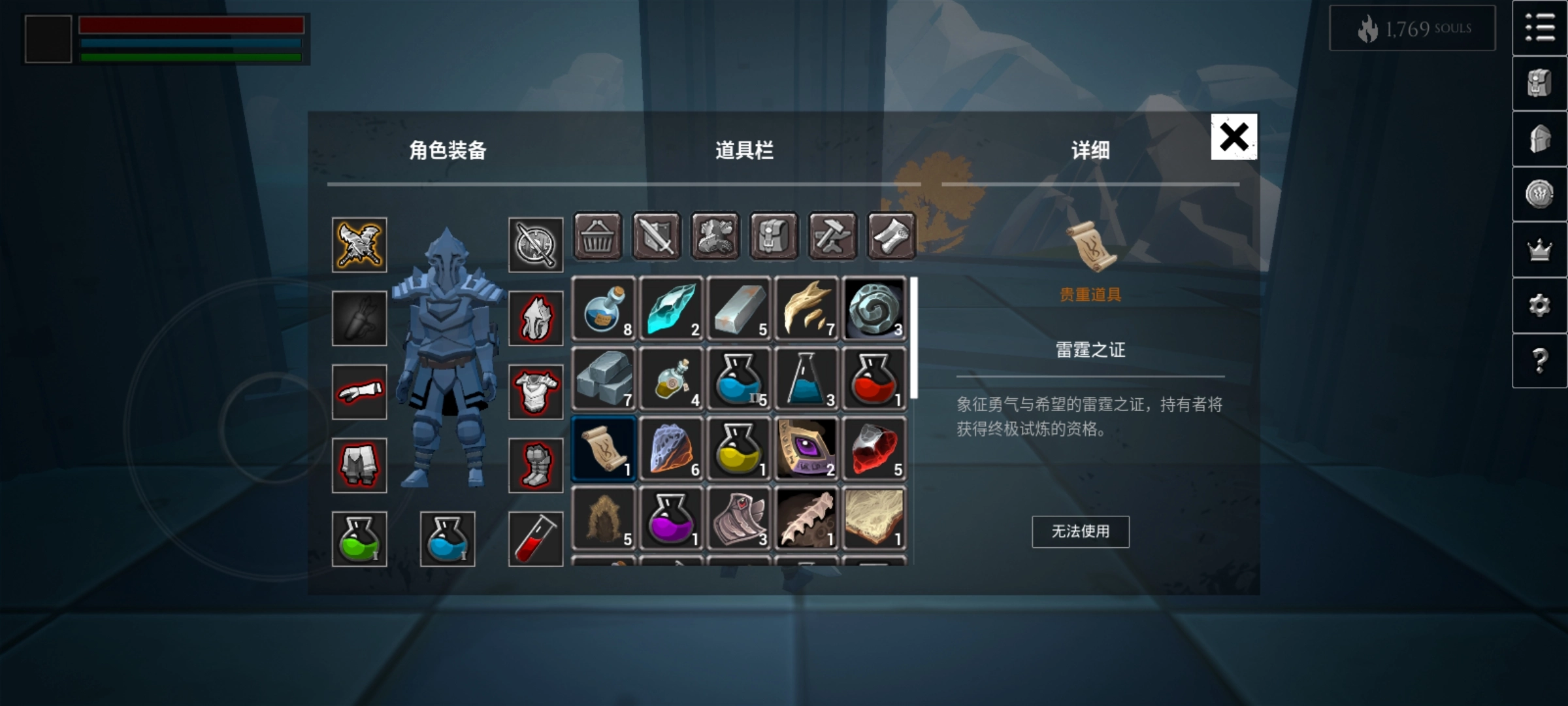Screen dimensions: 1568x706
Task: Open the quest list icon
Action: [1540, 29]
